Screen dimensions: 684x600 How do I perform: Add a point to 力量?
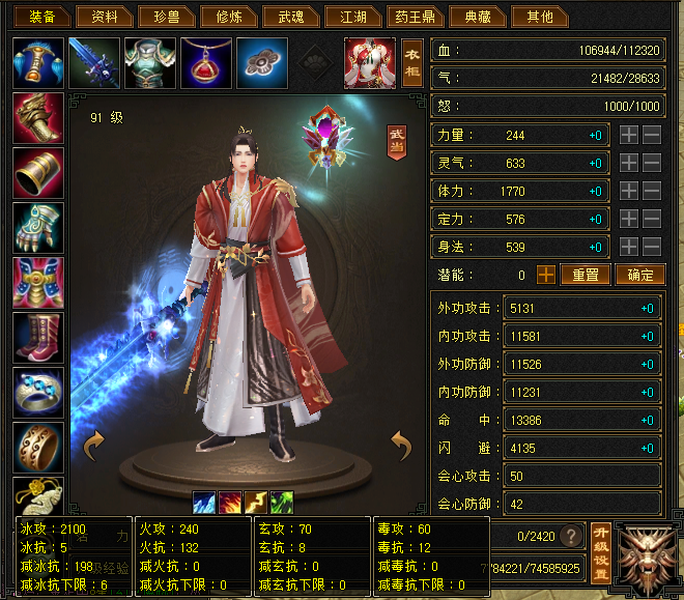pyautogui.click(x=629, y=135)
